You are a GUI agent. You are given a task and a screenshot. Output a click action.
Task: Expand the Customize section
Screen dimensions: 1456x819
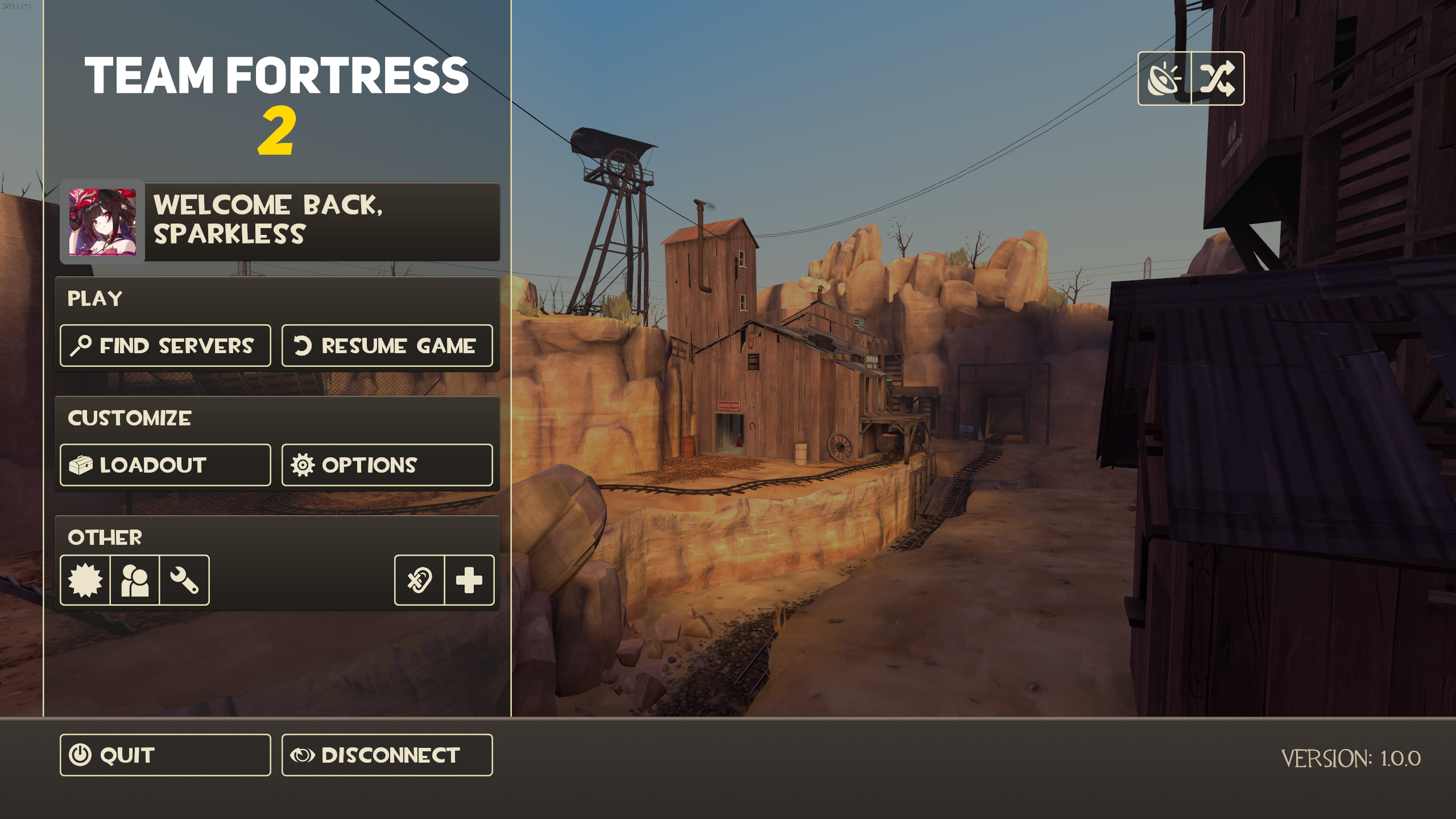click(x=130, y=418)
